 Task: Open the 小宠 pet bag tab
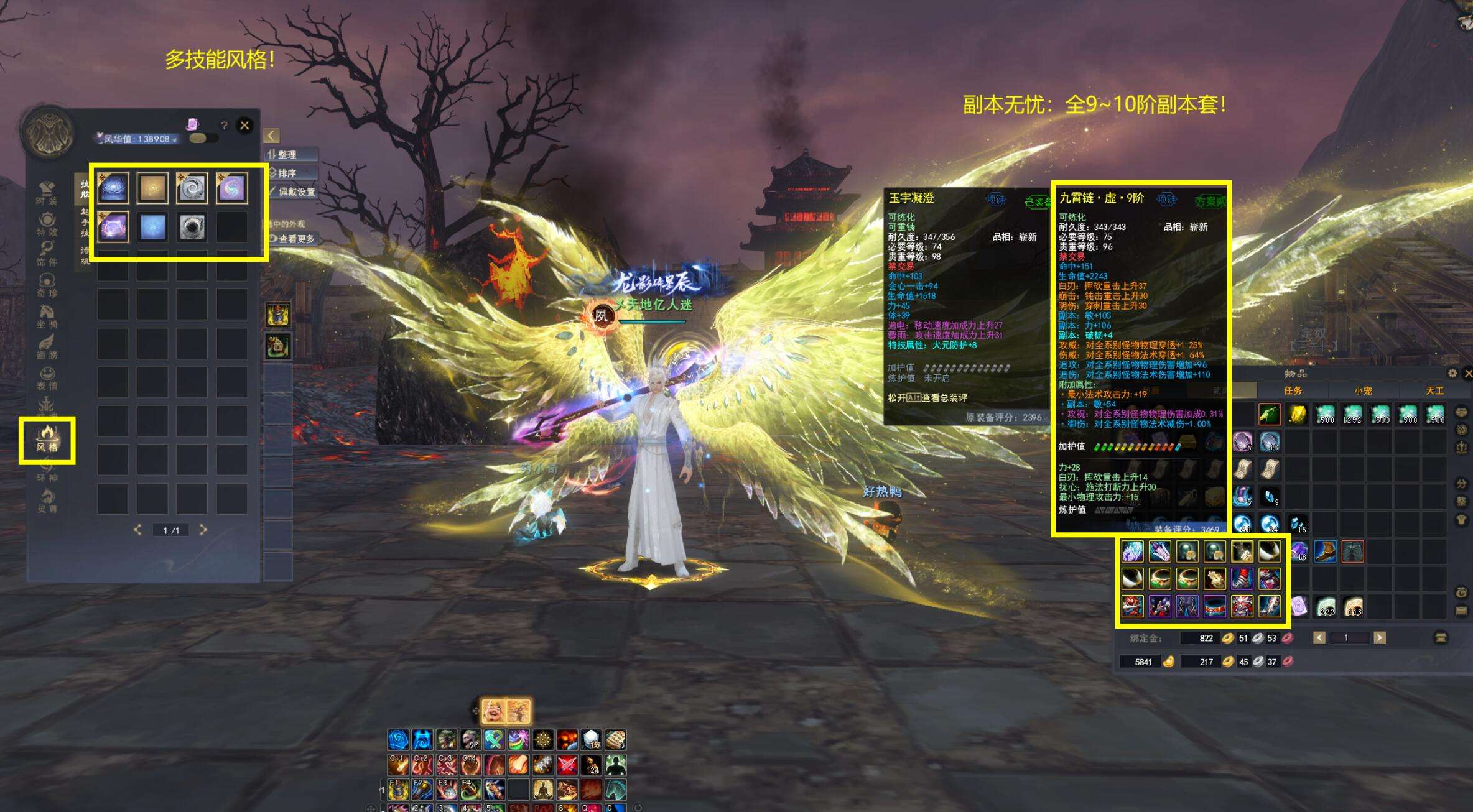(x=1363, y=390)
